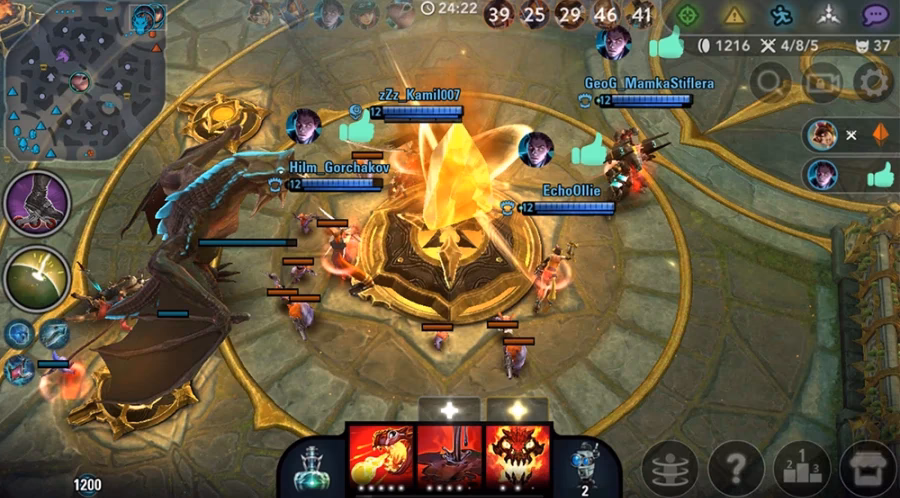
Task: Toggle the camera lock button
Action: (822, 82)
